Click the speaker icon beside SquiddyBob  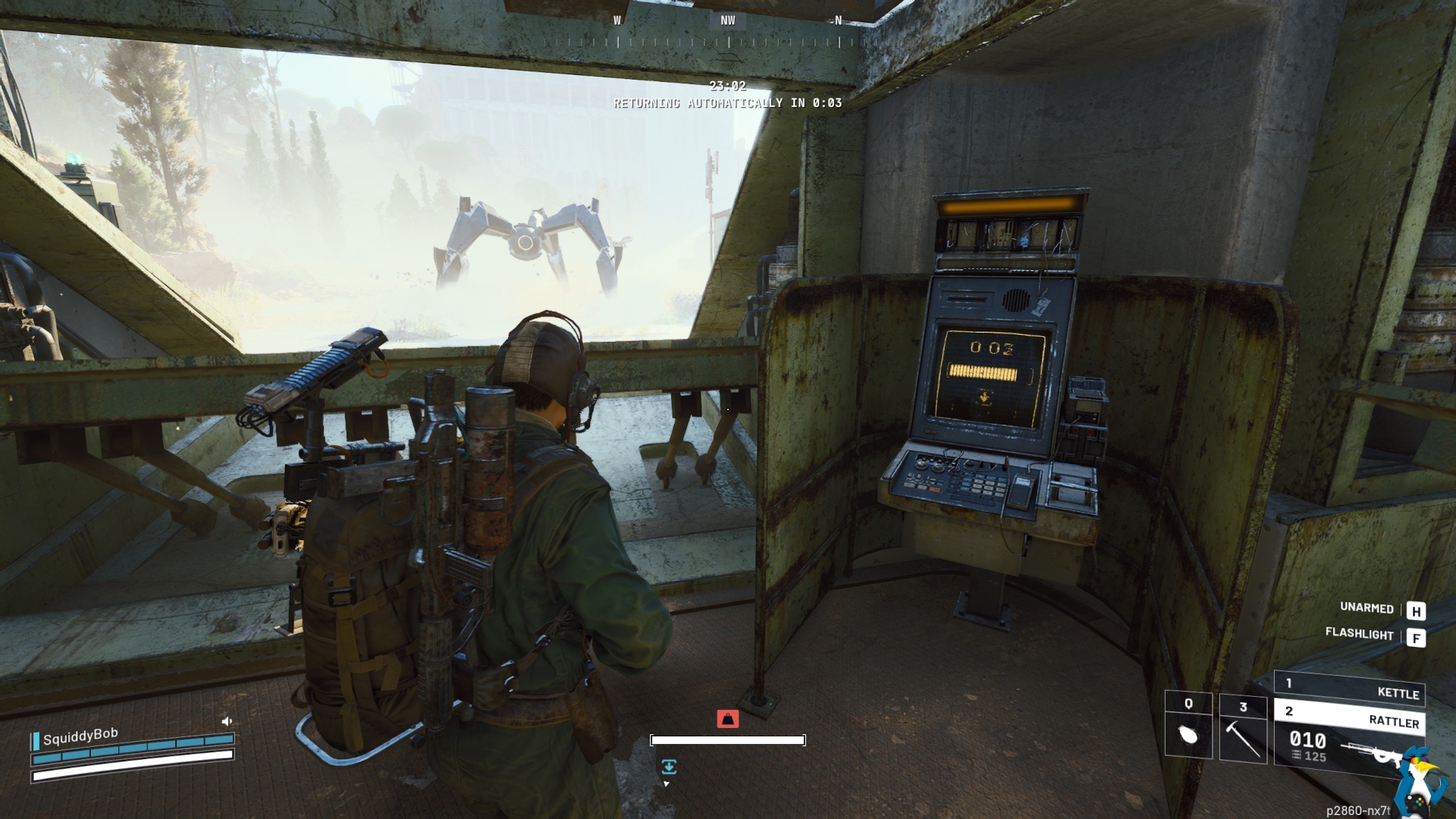click(x=226, y=721)
